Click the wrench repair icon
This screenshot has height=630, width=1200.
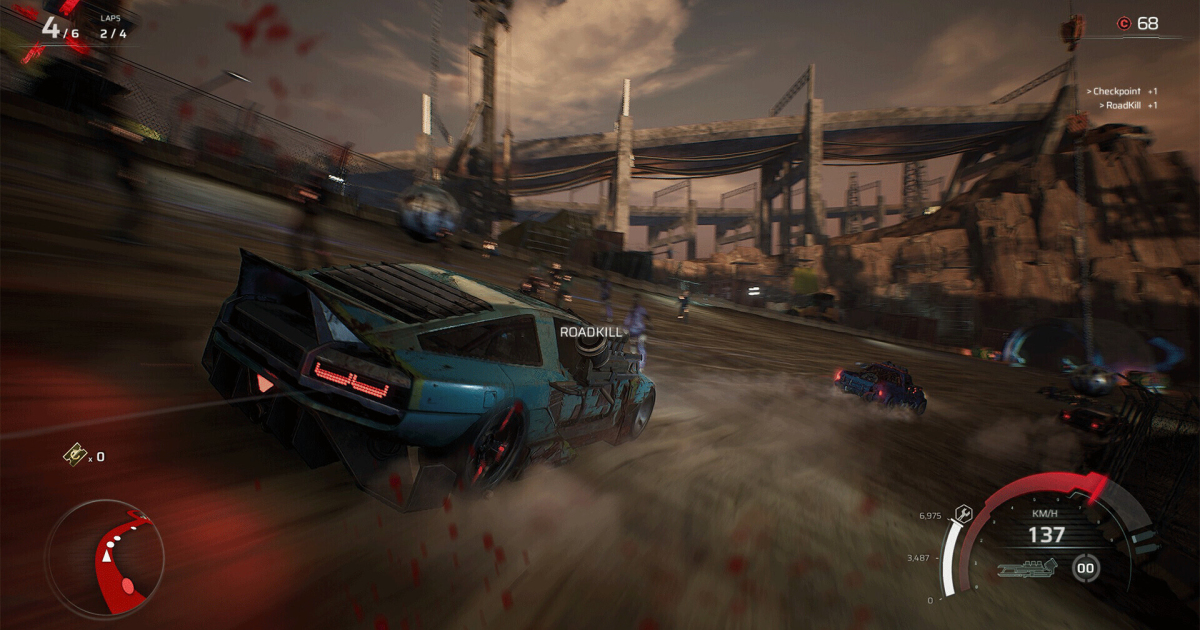tap(963, 513)
